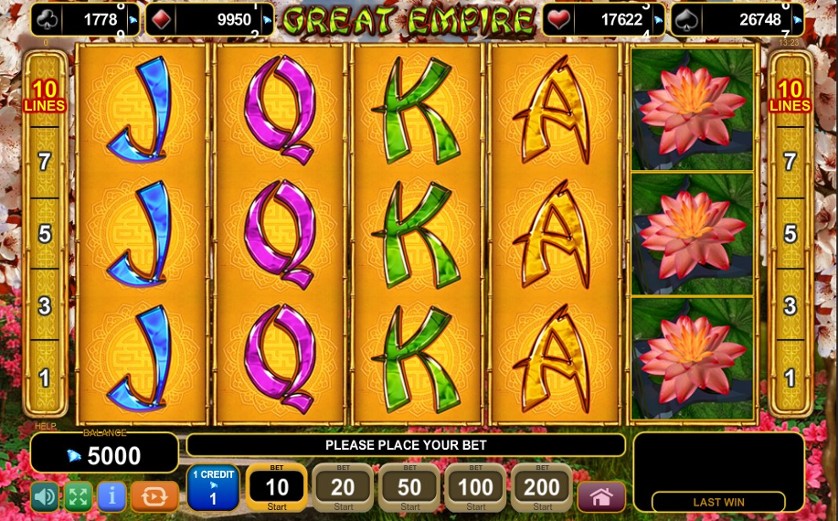Toggle the sound speaker icon
This screenshot has width=838, height=521.
pos(44,496)
